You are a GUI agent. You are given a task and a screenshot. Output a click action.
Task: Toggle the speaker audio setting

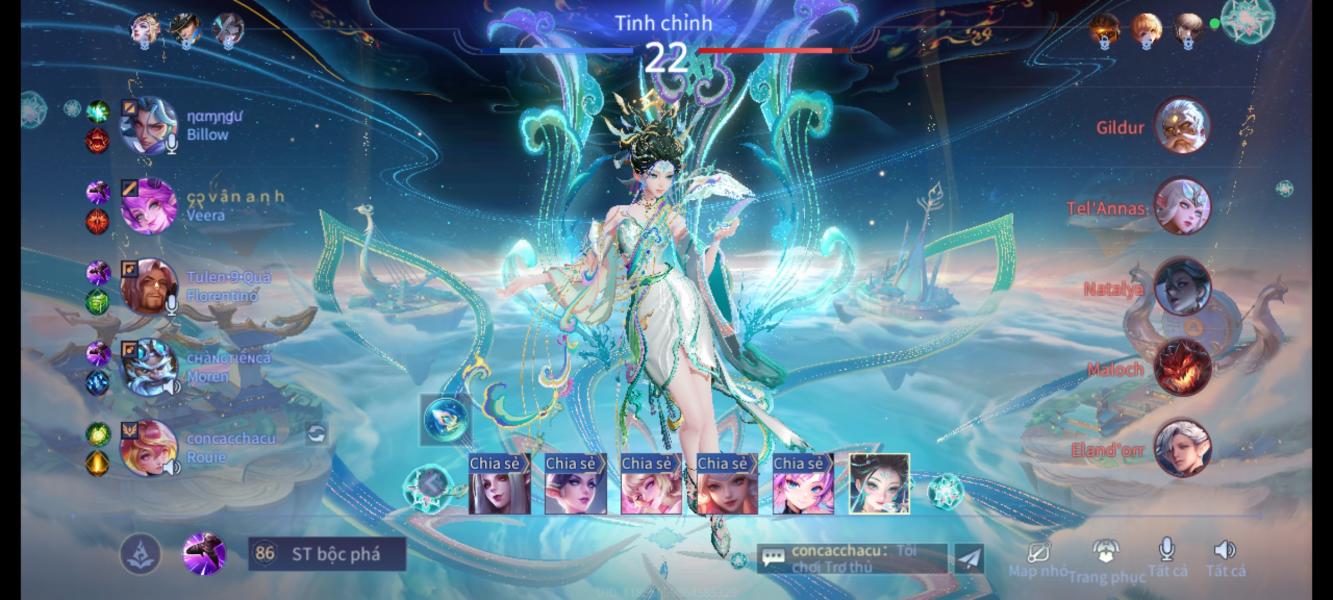coord(1224,556)
